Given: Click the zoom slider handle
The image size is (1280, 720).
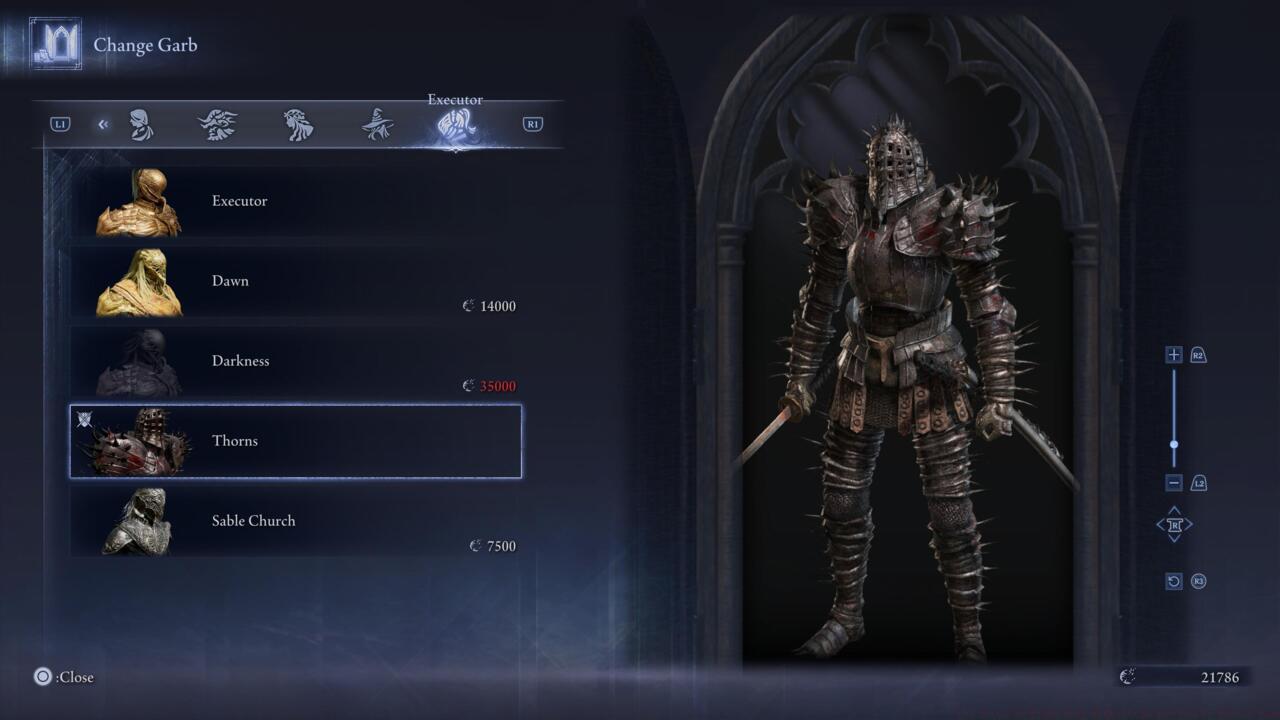Looking at the screenshot, I should (1174, 445).
